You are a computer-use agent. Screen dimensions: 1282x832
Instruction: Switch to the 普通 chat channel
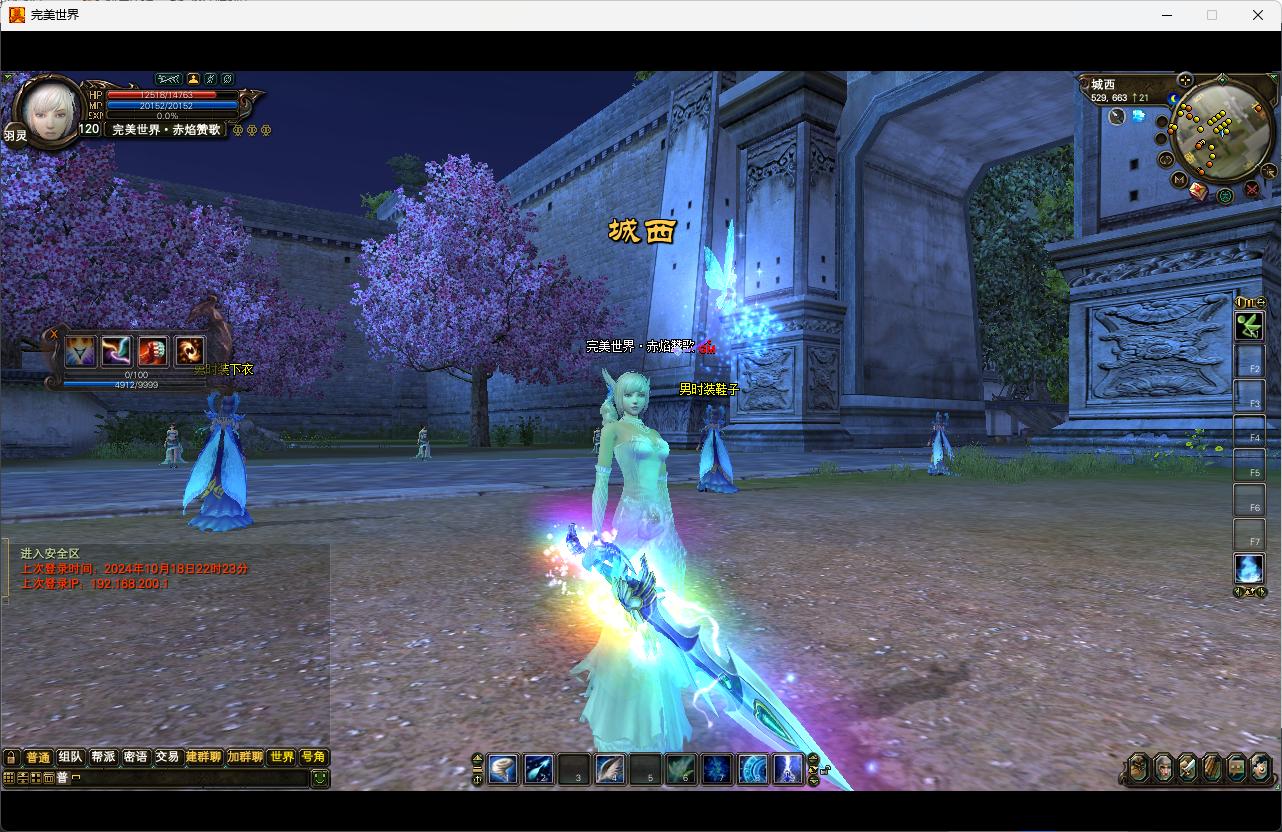(x=38, y=757)
